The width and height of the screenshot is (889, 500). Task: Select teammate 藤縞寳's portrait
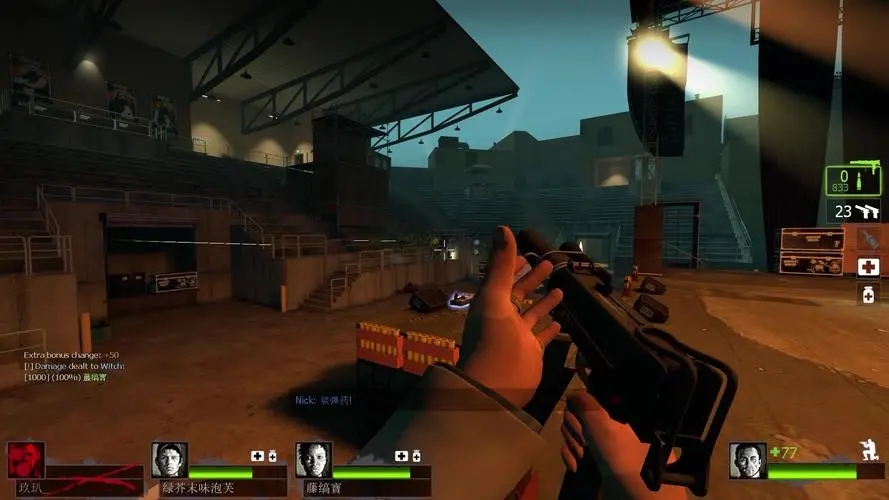pyautogui.click(x=313, y=460)
